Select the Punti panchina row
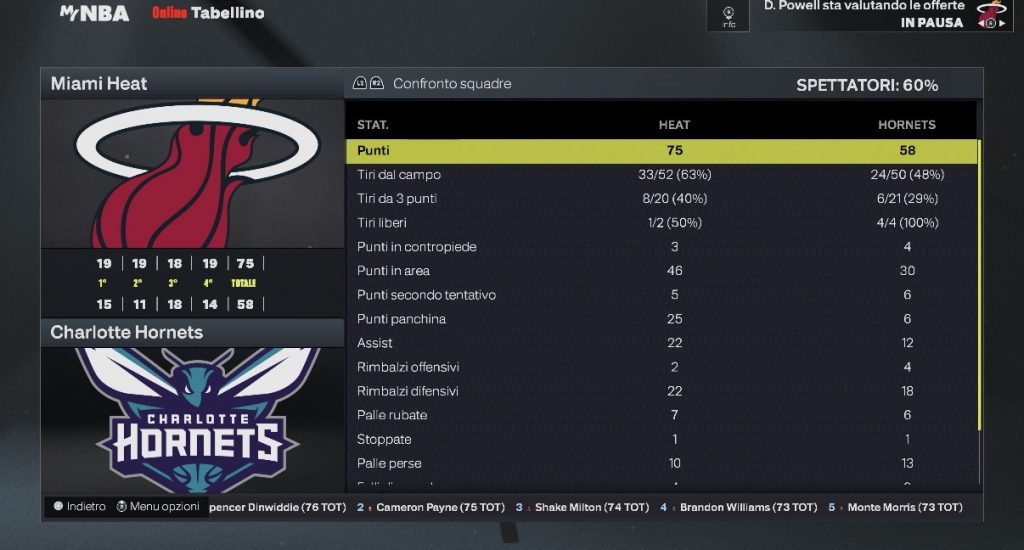The image size is (1024, 550). point(660,319)
